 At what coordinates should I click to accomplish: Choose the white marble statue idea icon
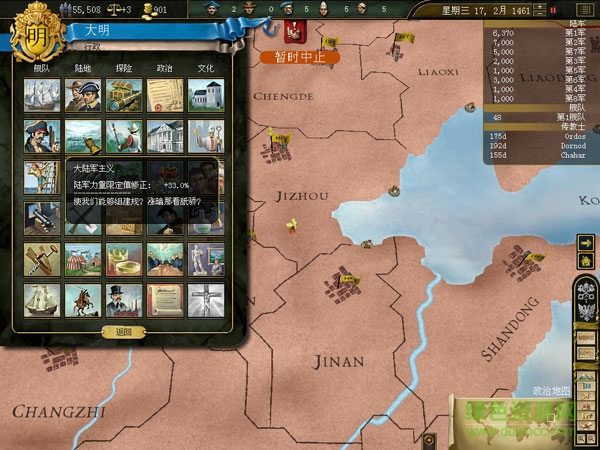click(204, 258)
